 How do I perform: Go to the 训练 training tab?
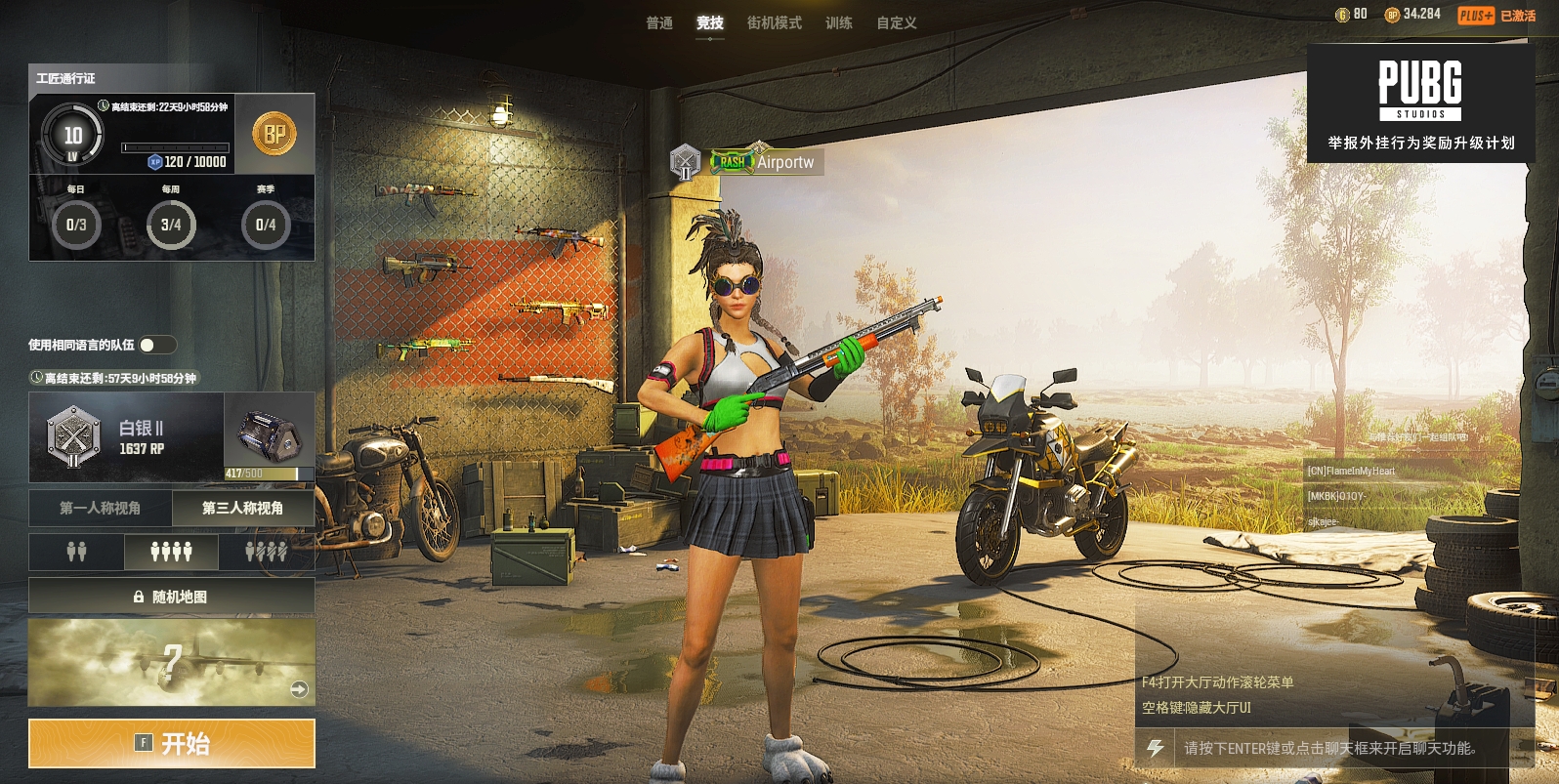coord(838,22)
